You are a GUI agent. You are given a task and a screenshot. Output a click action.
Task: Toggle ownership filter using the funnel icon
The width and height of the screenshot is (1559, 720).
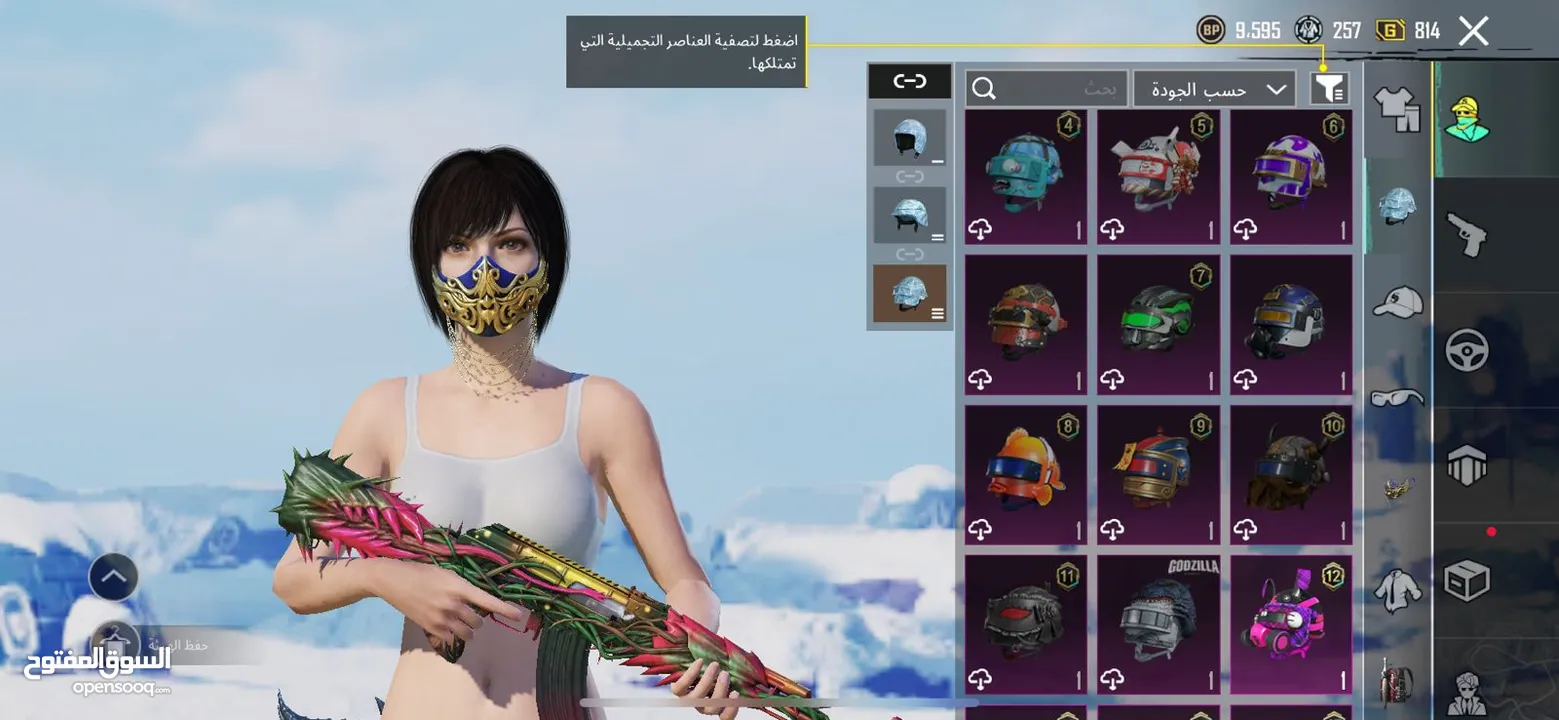point(1329,88)
